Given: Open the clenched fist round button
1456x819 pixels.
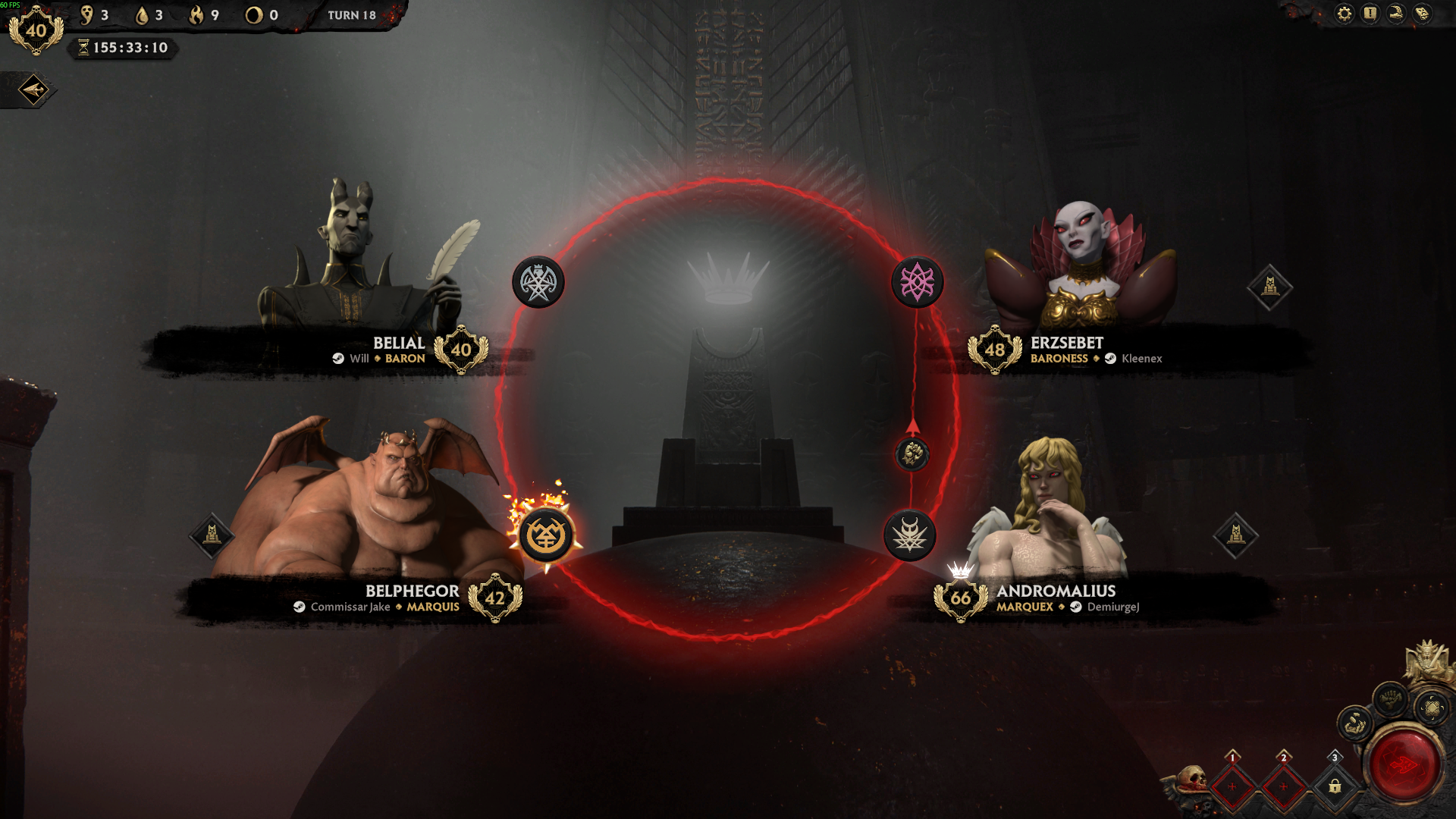Looking at the screenshot, I should click(x=1390, y=698).
